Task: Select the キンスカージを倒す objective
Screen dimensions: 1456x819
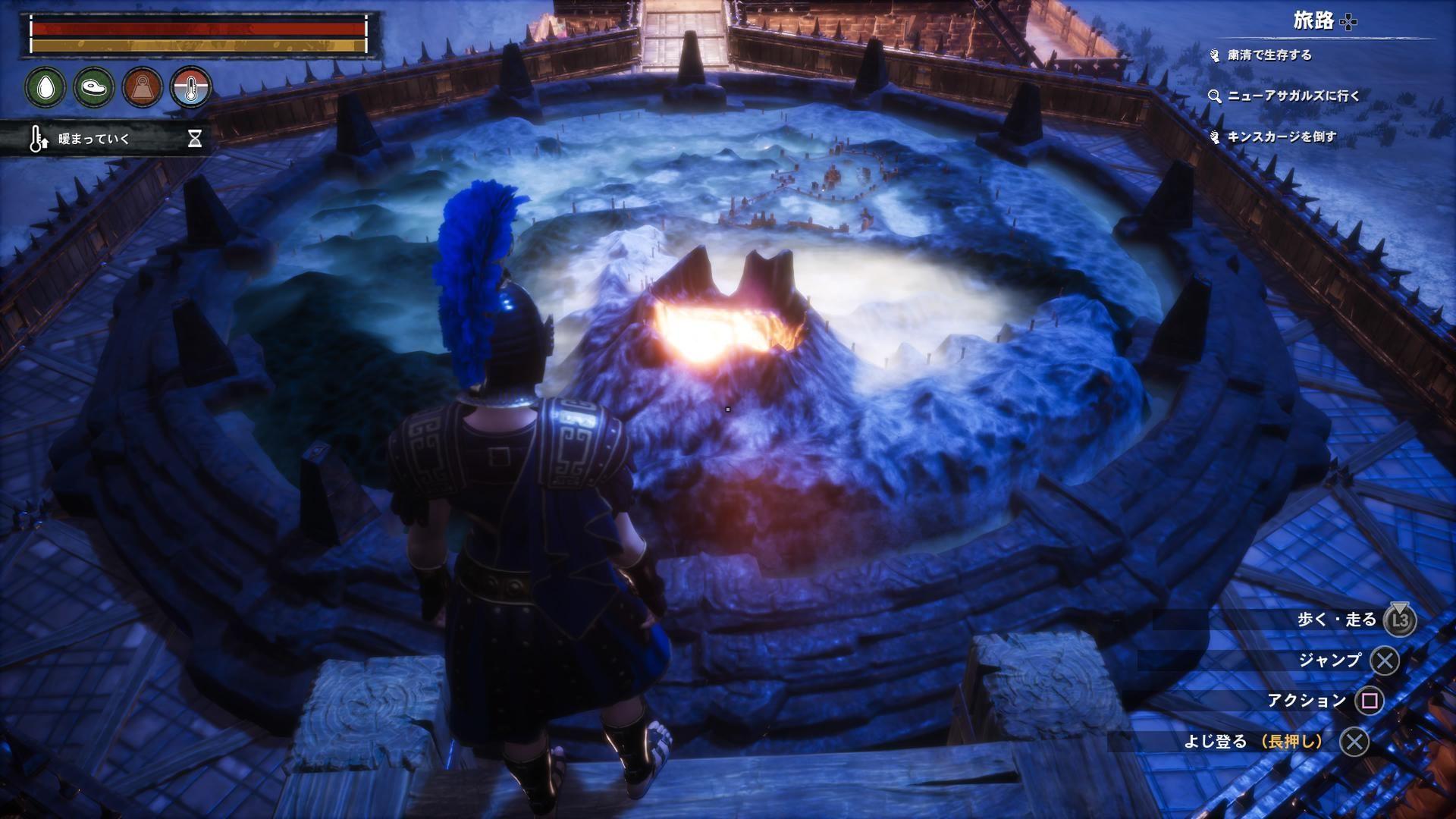Action: click(1282, 137)
